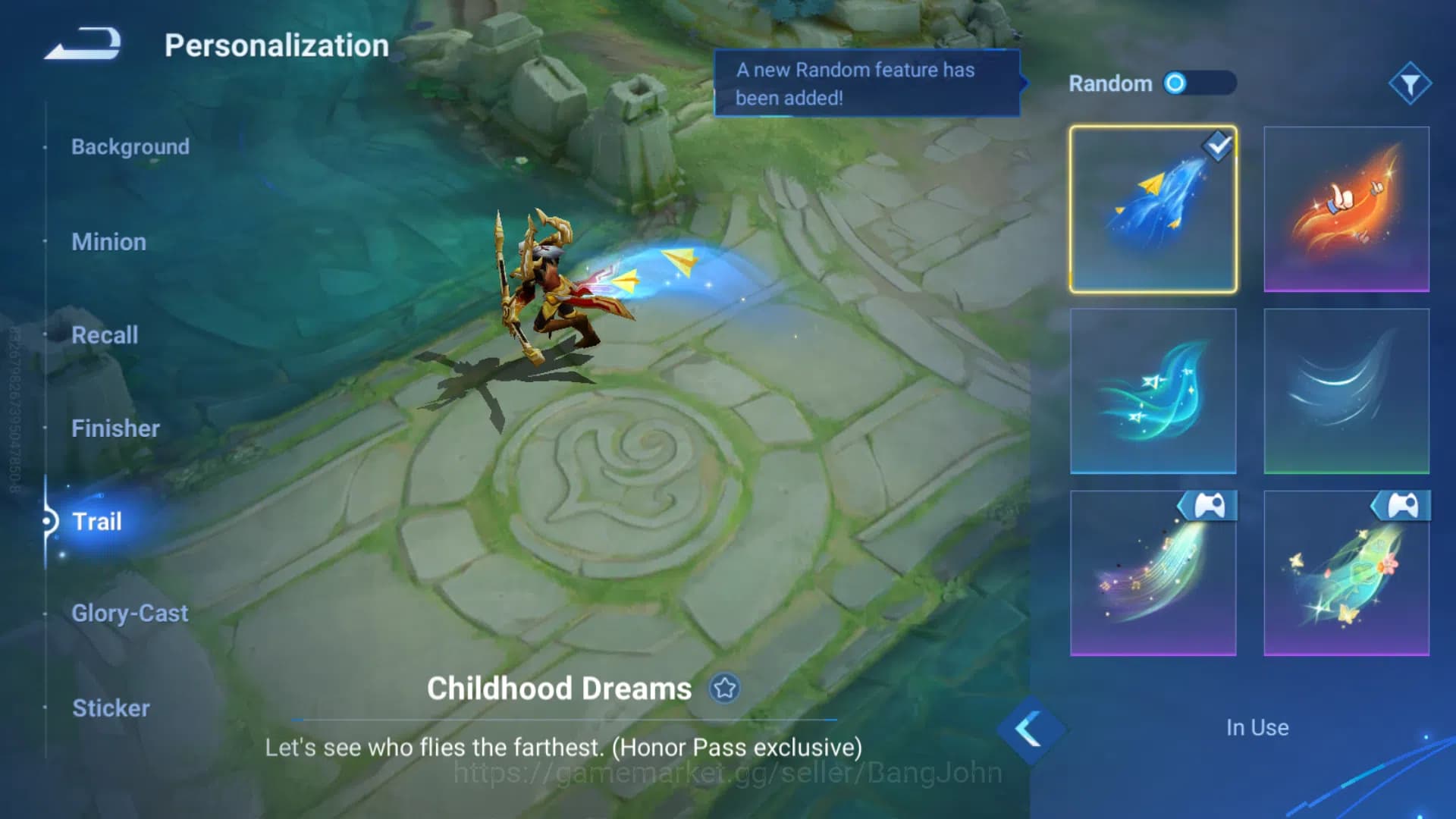Viewport: 1456px width, 819px height.
Task: Open the Sticker customization page
Action: [111, 708]
